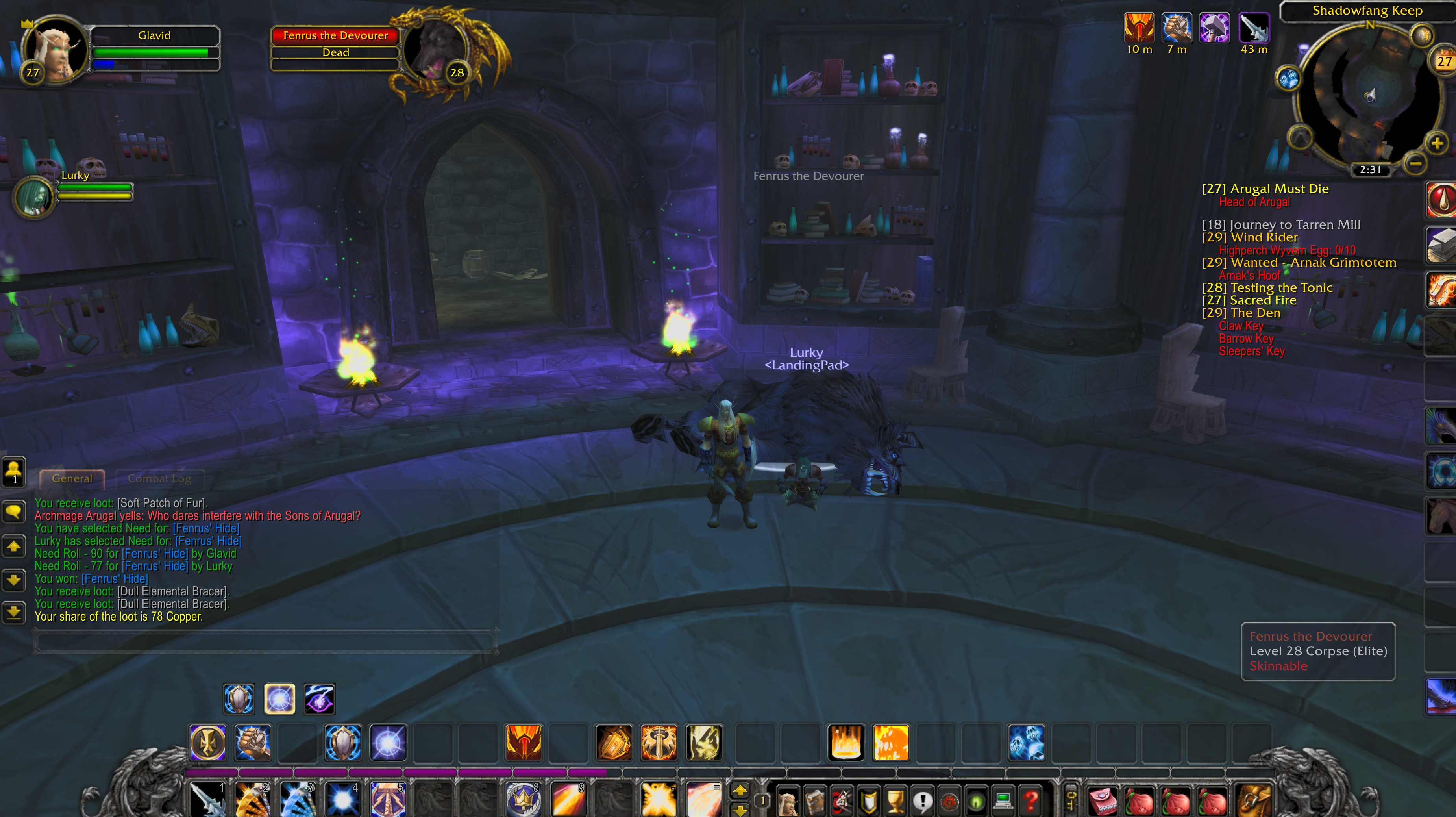Select Lurky's party member frame
This screenshot has height=817, width=1456.
(x=35, y=196)
